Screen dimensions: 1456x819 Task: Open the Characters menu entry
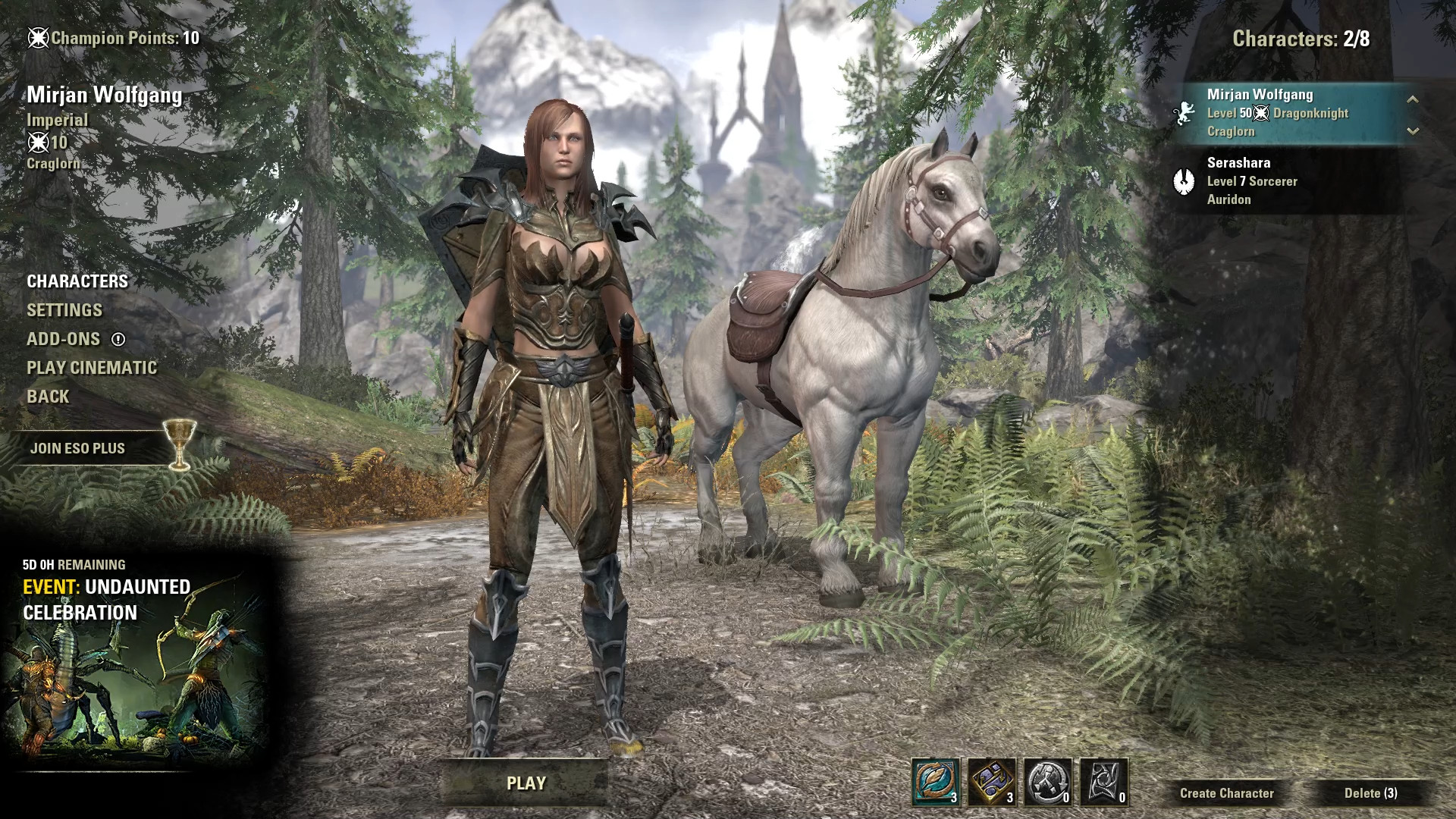77,281
